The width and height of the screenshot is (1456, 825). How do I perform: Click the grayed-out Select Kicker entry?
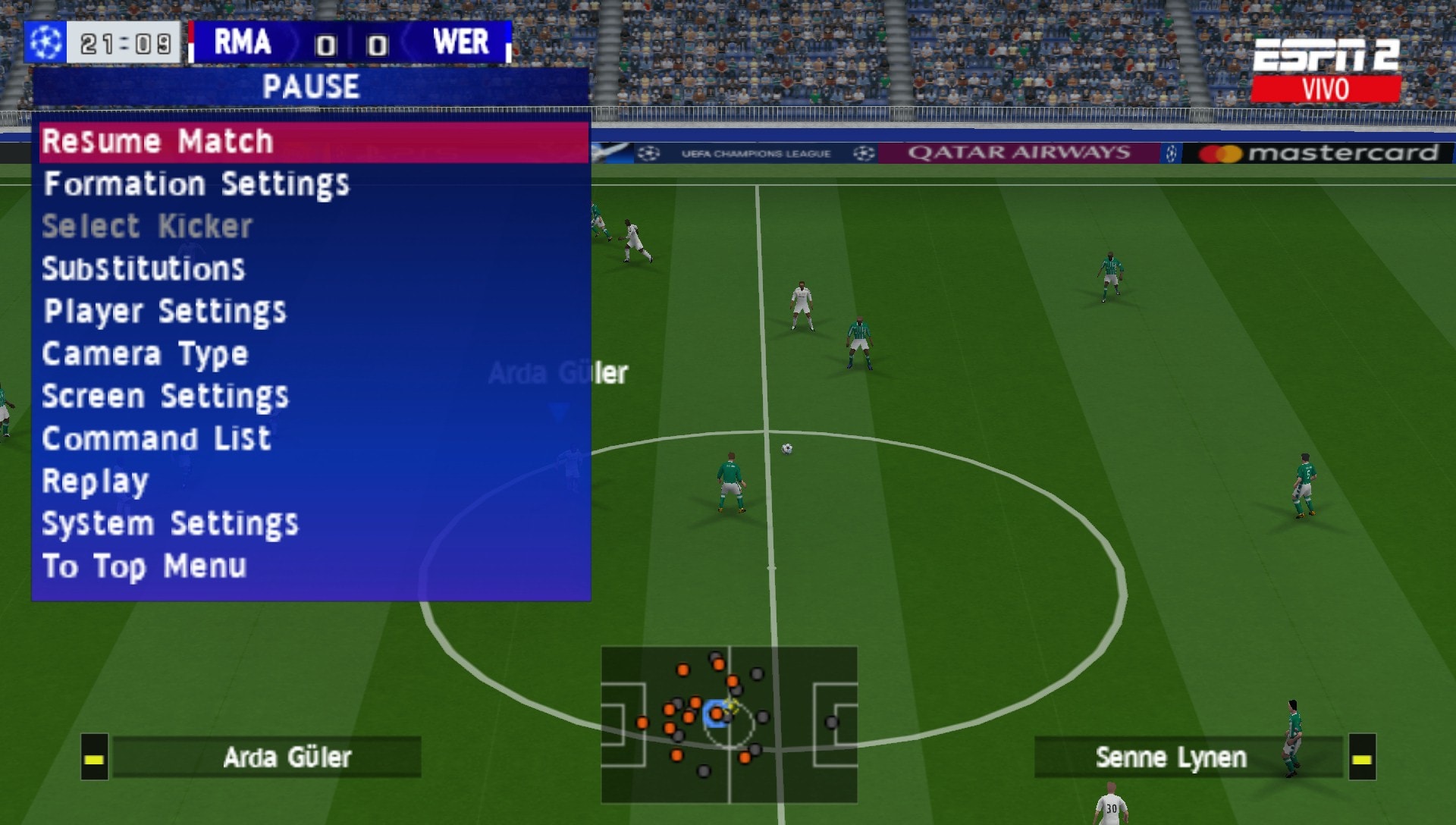point(147,226)
